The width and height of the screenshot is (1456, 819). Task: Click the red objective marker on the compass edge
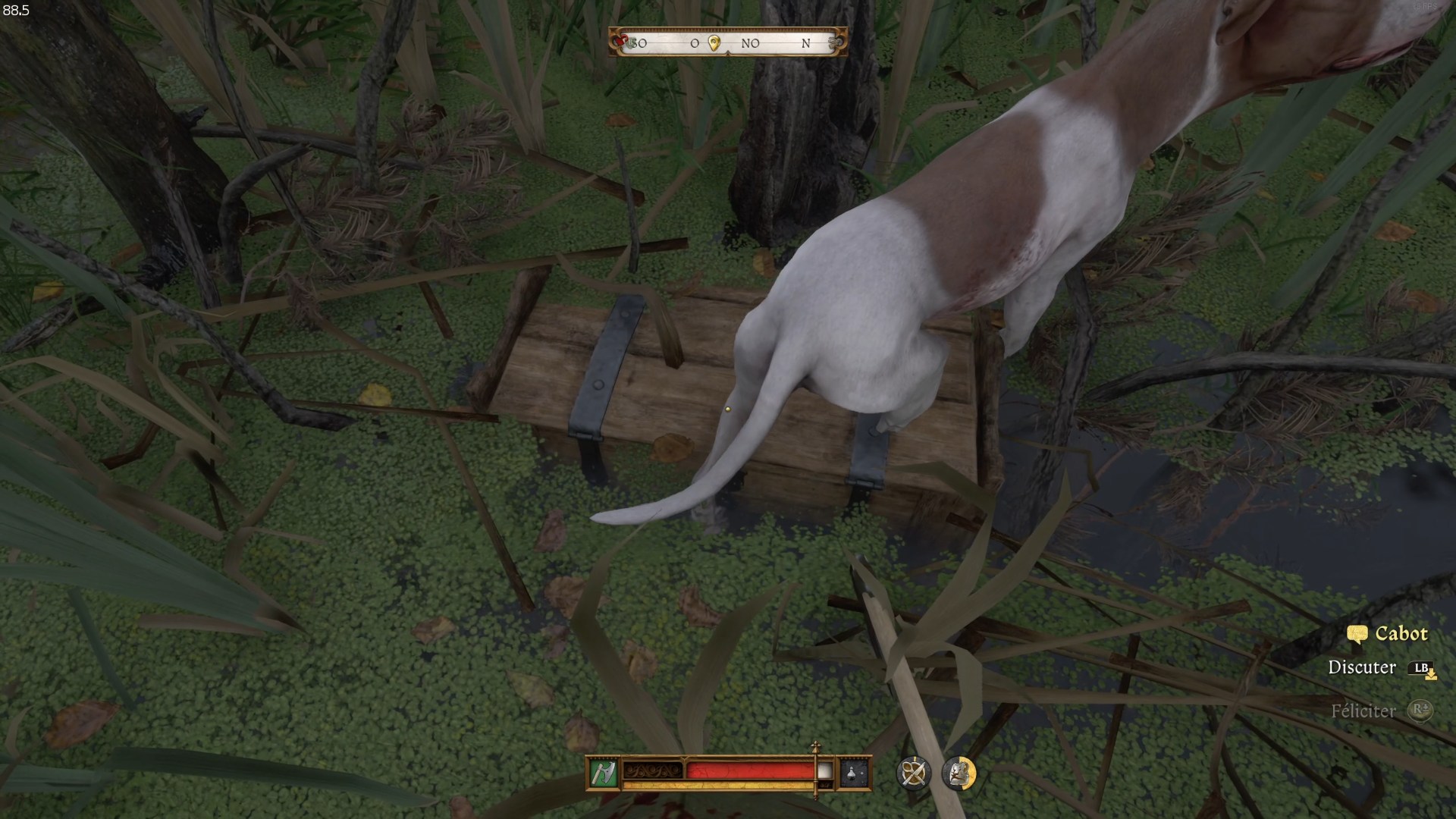click(622, 39)
